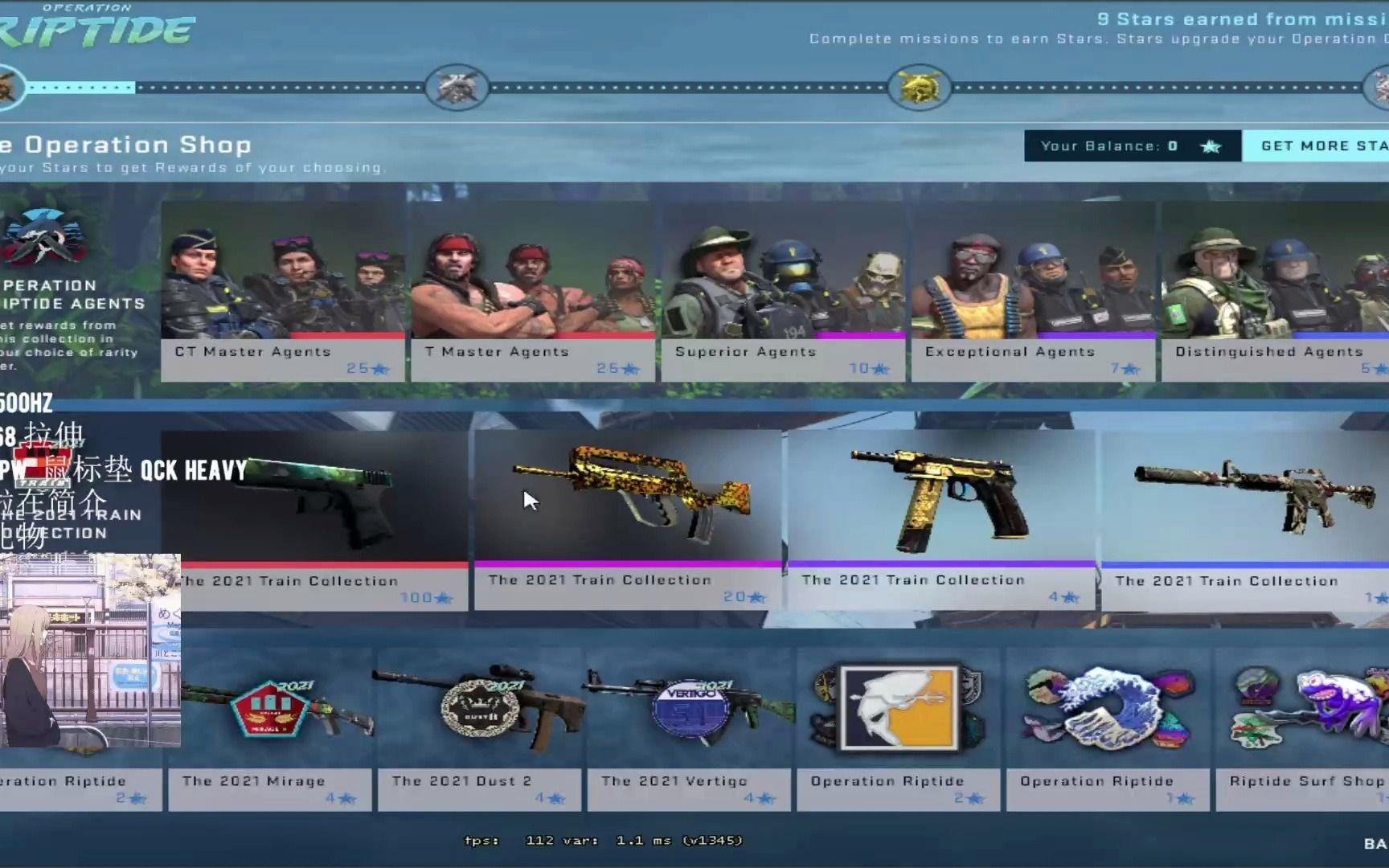Select The 2021 Vertigo collection
Screen dimensions: 1389x868
click(690, 707)
